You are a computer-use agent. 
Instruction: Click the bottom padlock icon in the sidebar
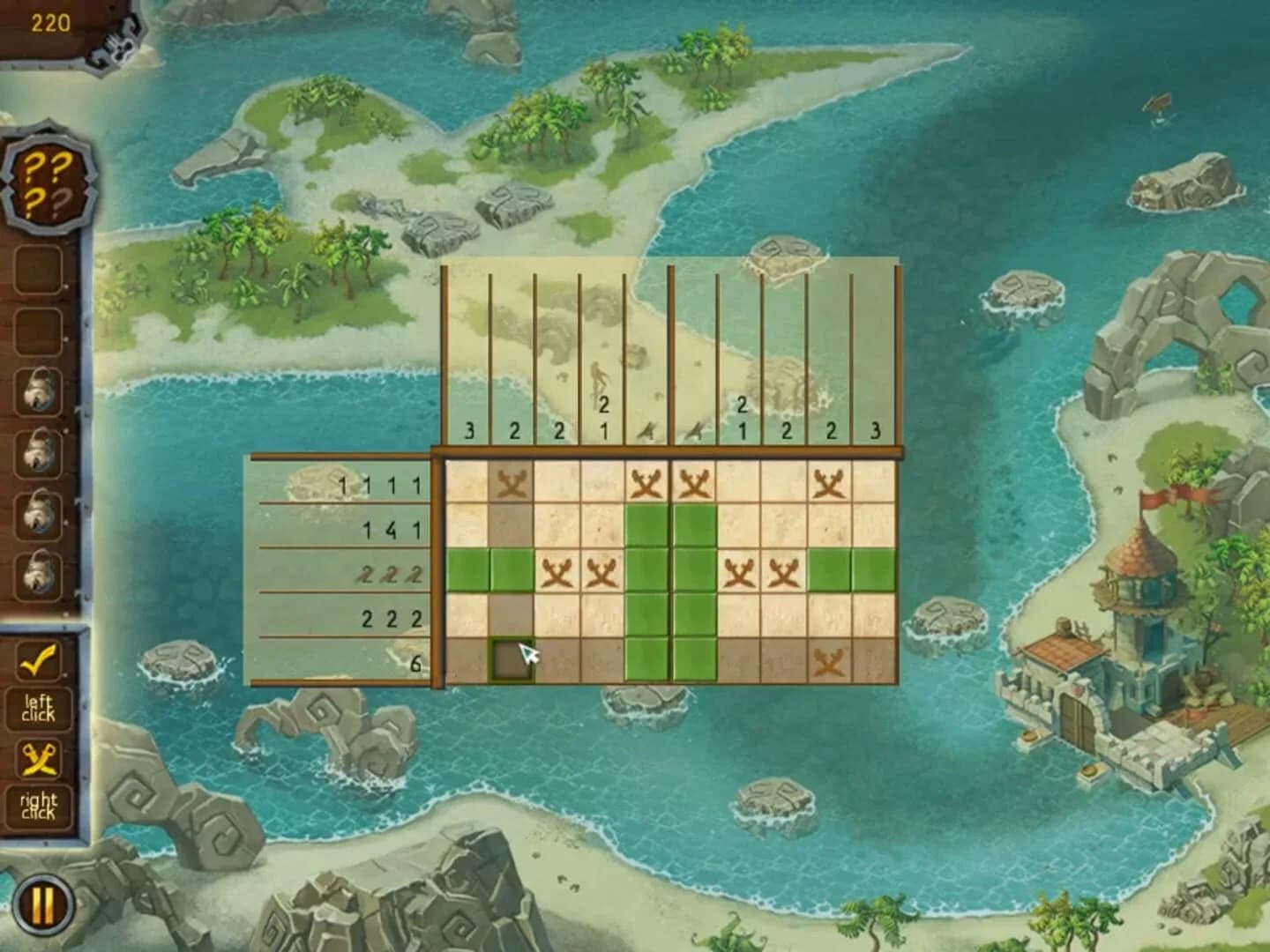[37, 576]
